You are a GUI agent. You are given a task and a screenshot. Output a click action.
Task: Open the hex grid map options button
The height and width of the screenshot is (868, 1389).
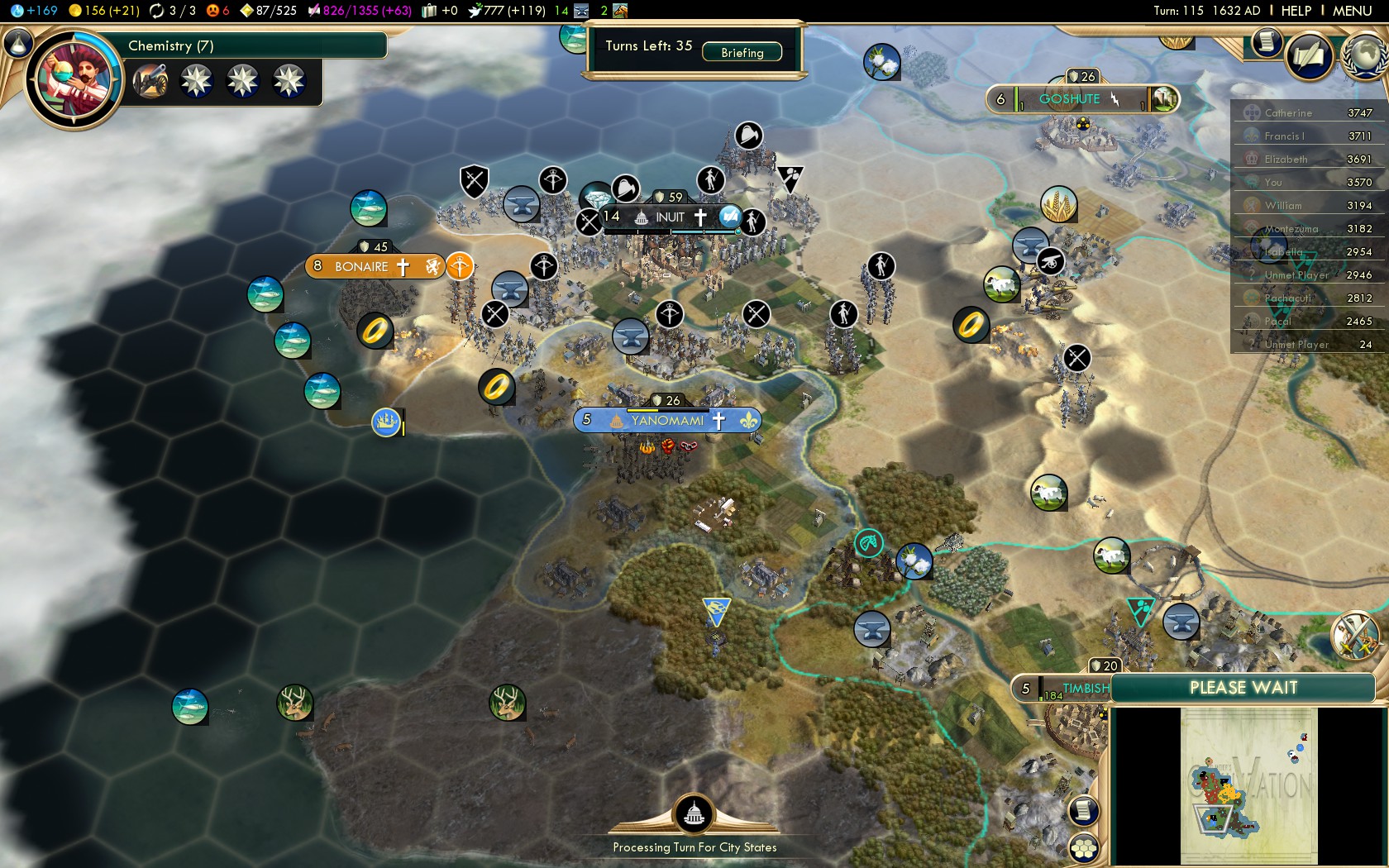pos(1083,847)
